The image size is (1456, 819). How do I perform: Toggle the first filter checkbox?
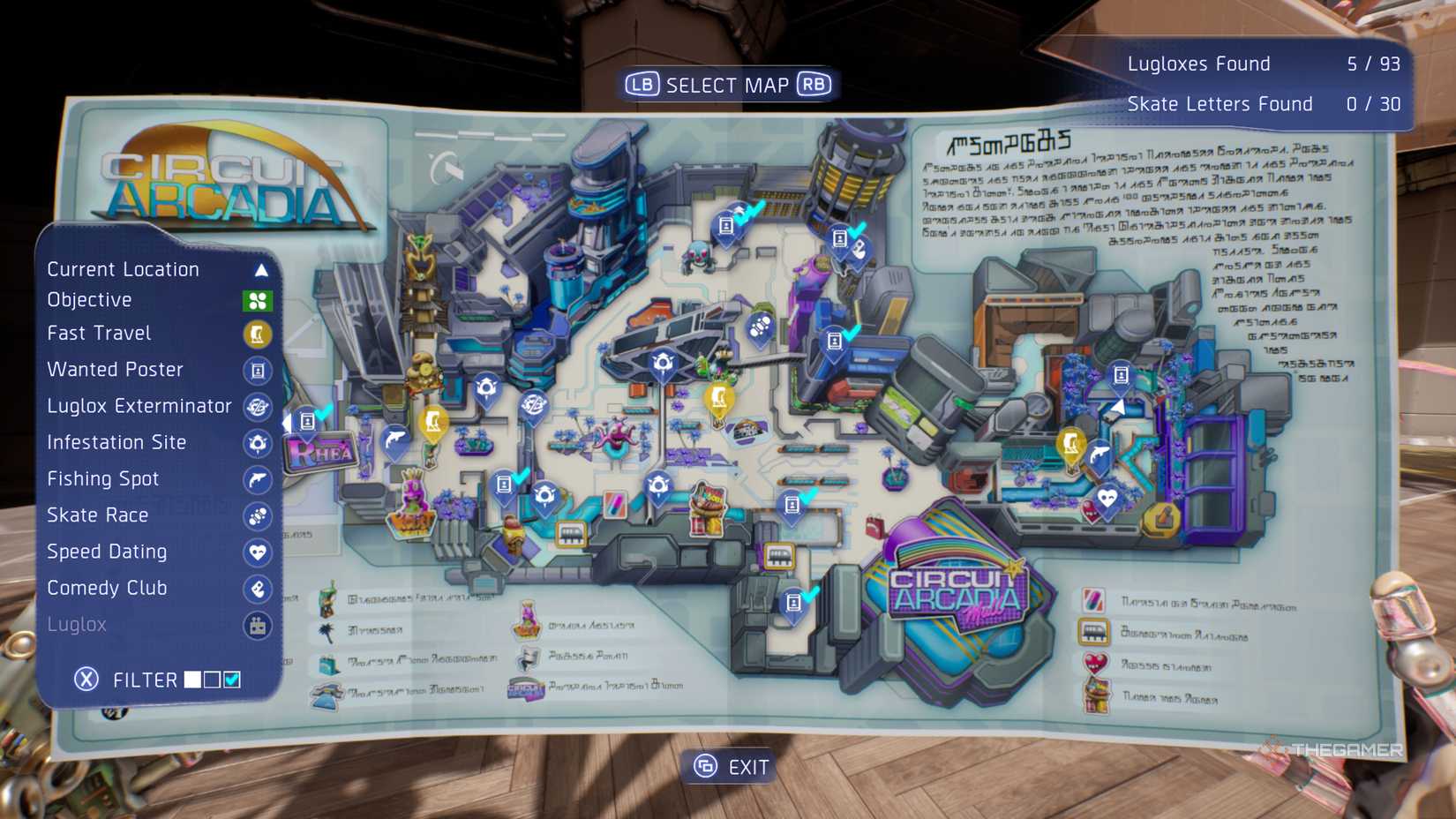pyautogui.click(x=191, y=680)
